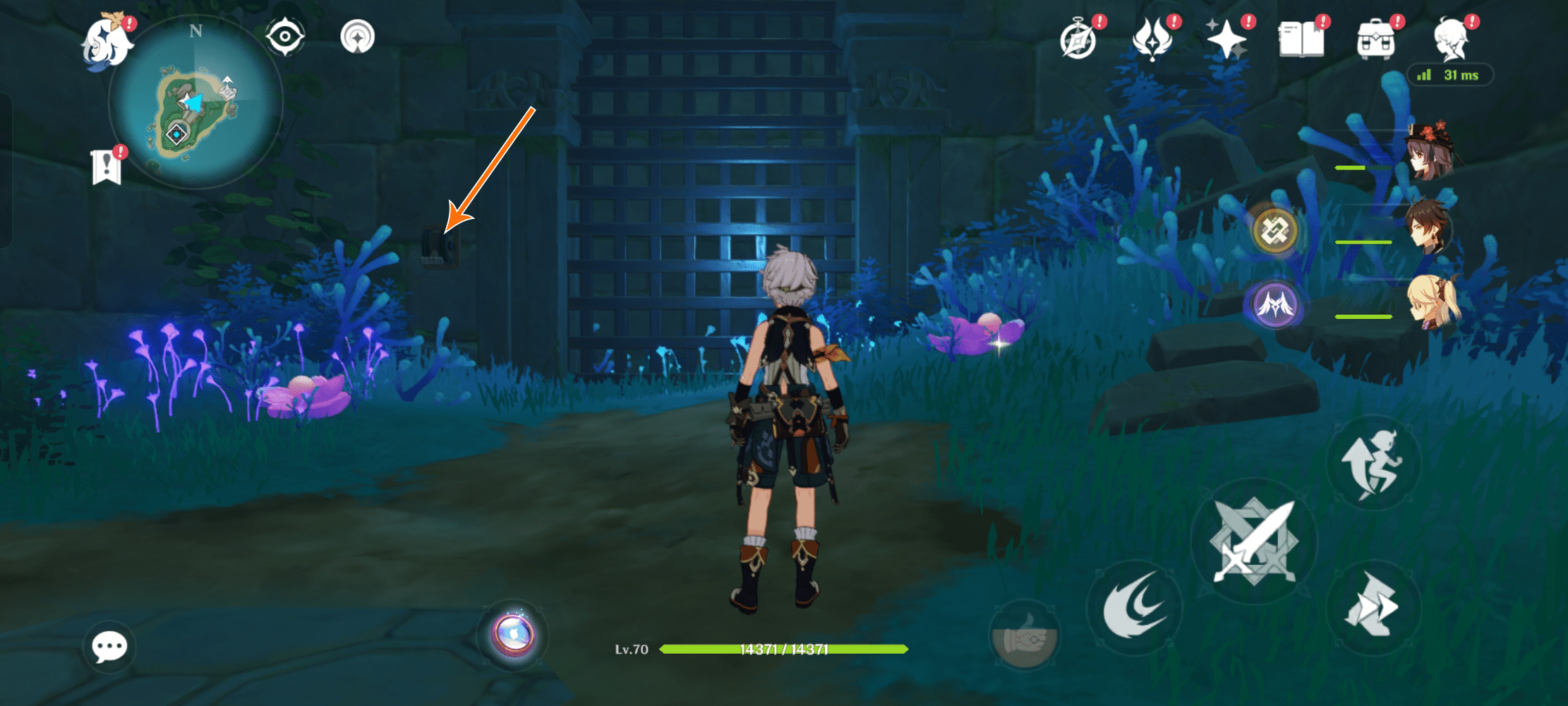Open the Wish sparkle icon

[1226, 39]
